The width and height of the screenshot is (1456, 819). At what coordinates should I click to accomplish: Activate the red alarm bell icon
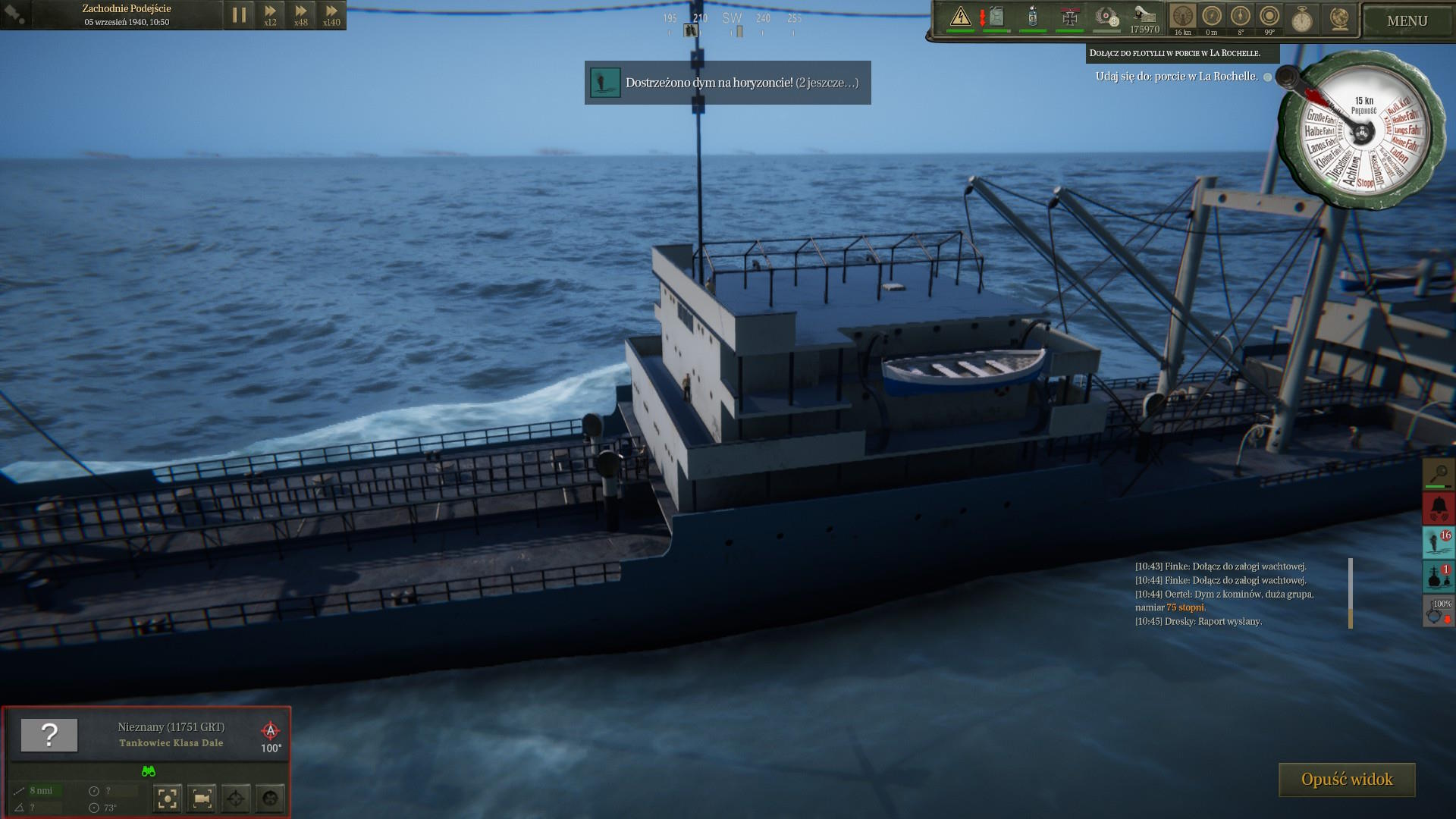[x=1438, y=508]
